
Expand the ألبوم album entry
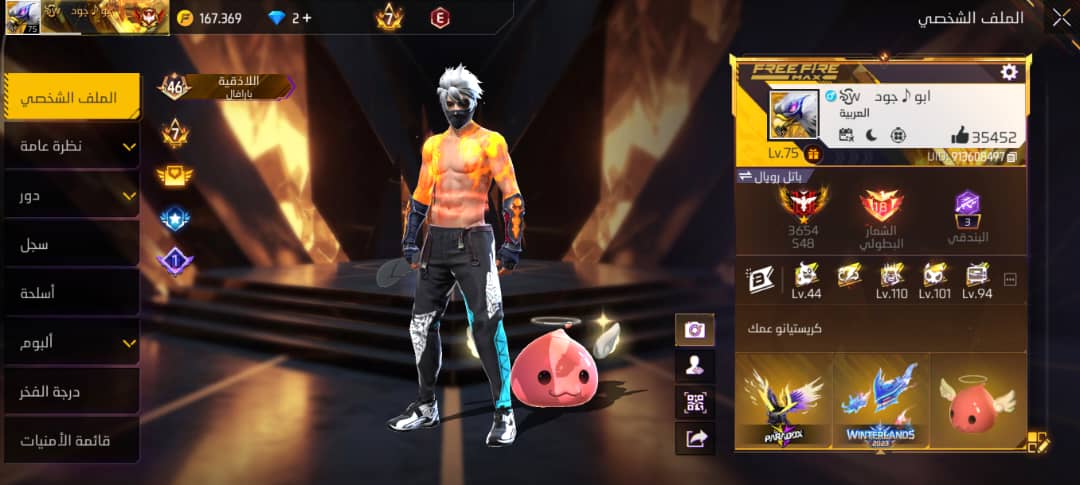click(x=70, y=342)
